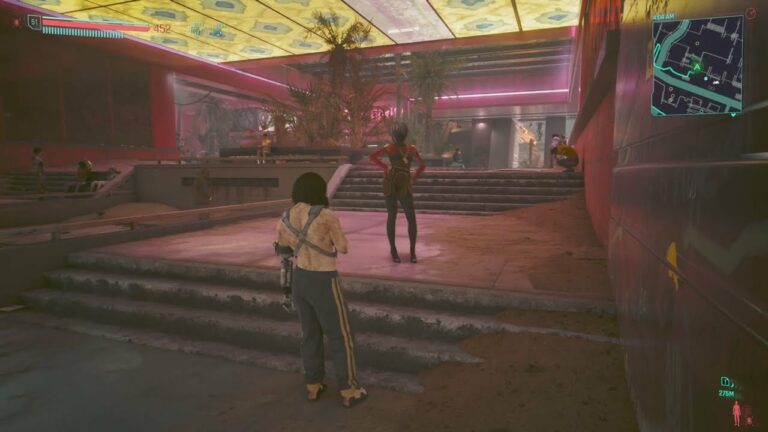Select the red body silhouette icon
The image size is (768, 432).
(737, 413)
